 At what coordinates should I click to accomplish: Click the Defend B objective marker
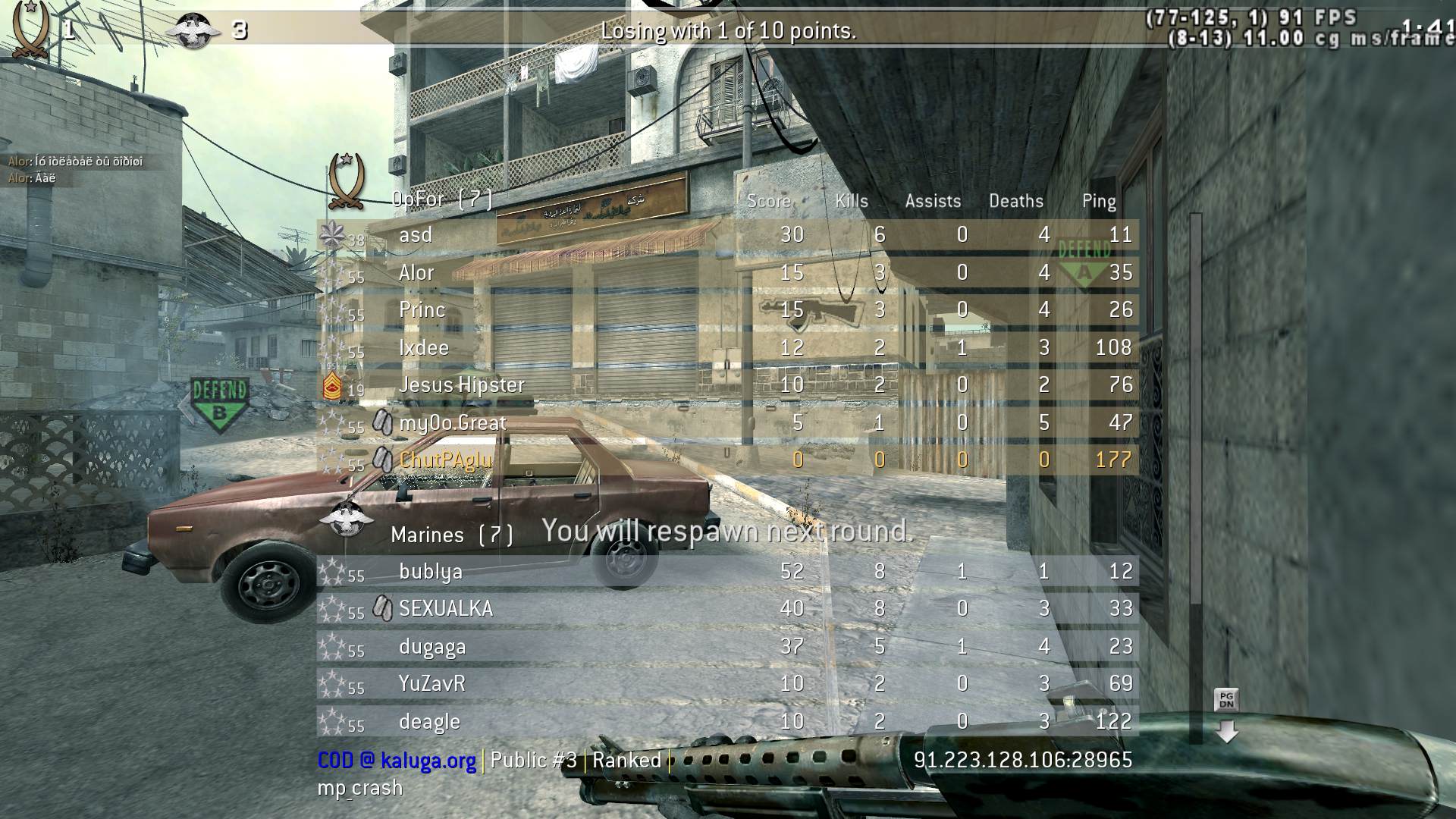(x=219, y=404)
